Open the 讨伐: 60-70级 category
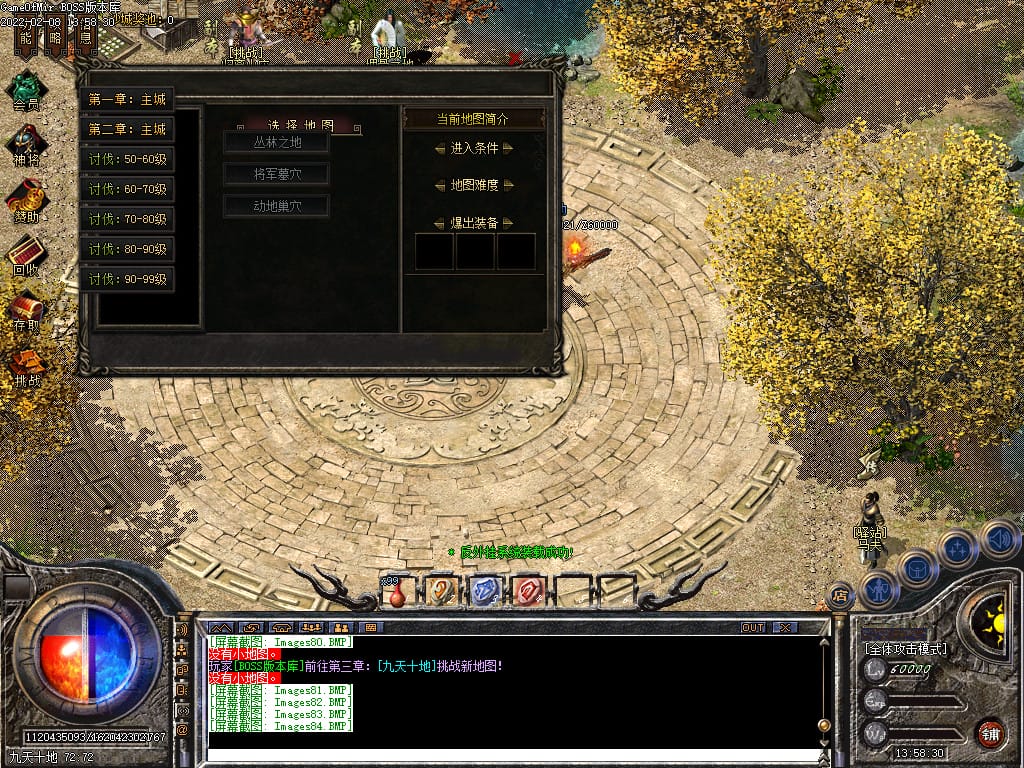 [127, 189]
